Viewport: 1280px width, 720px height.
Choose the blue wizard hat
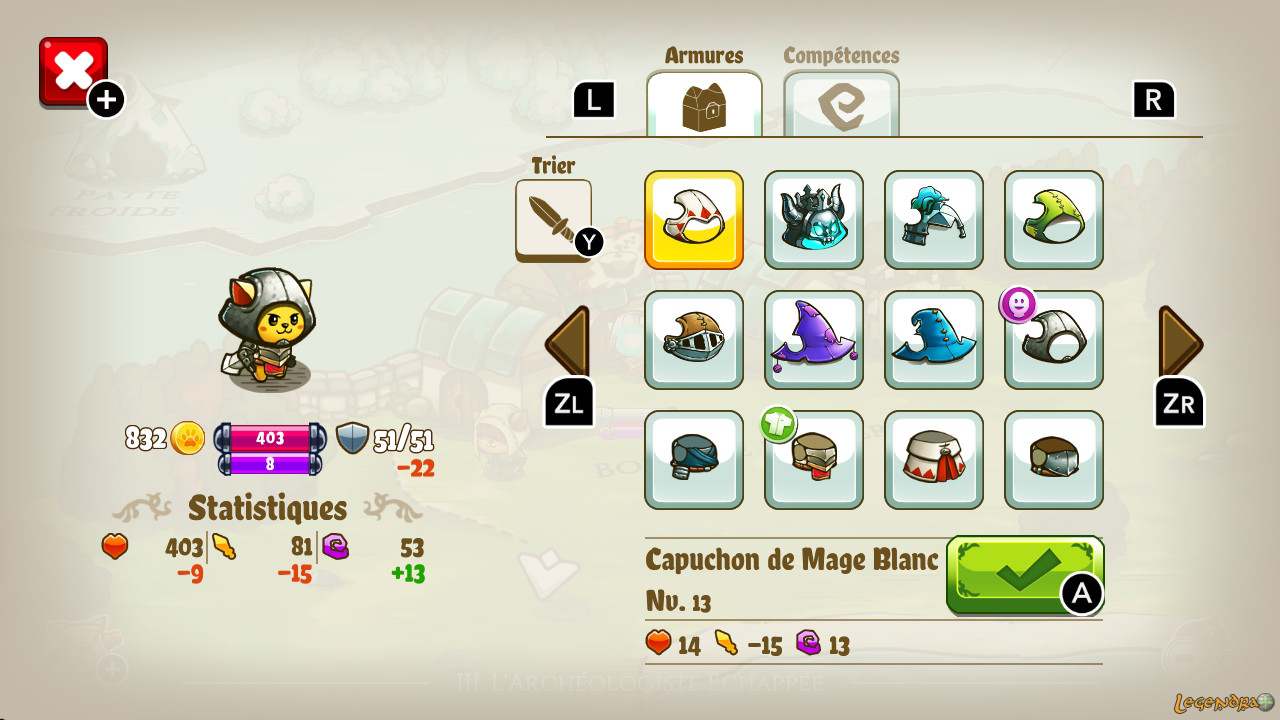(x=934, y=340)
